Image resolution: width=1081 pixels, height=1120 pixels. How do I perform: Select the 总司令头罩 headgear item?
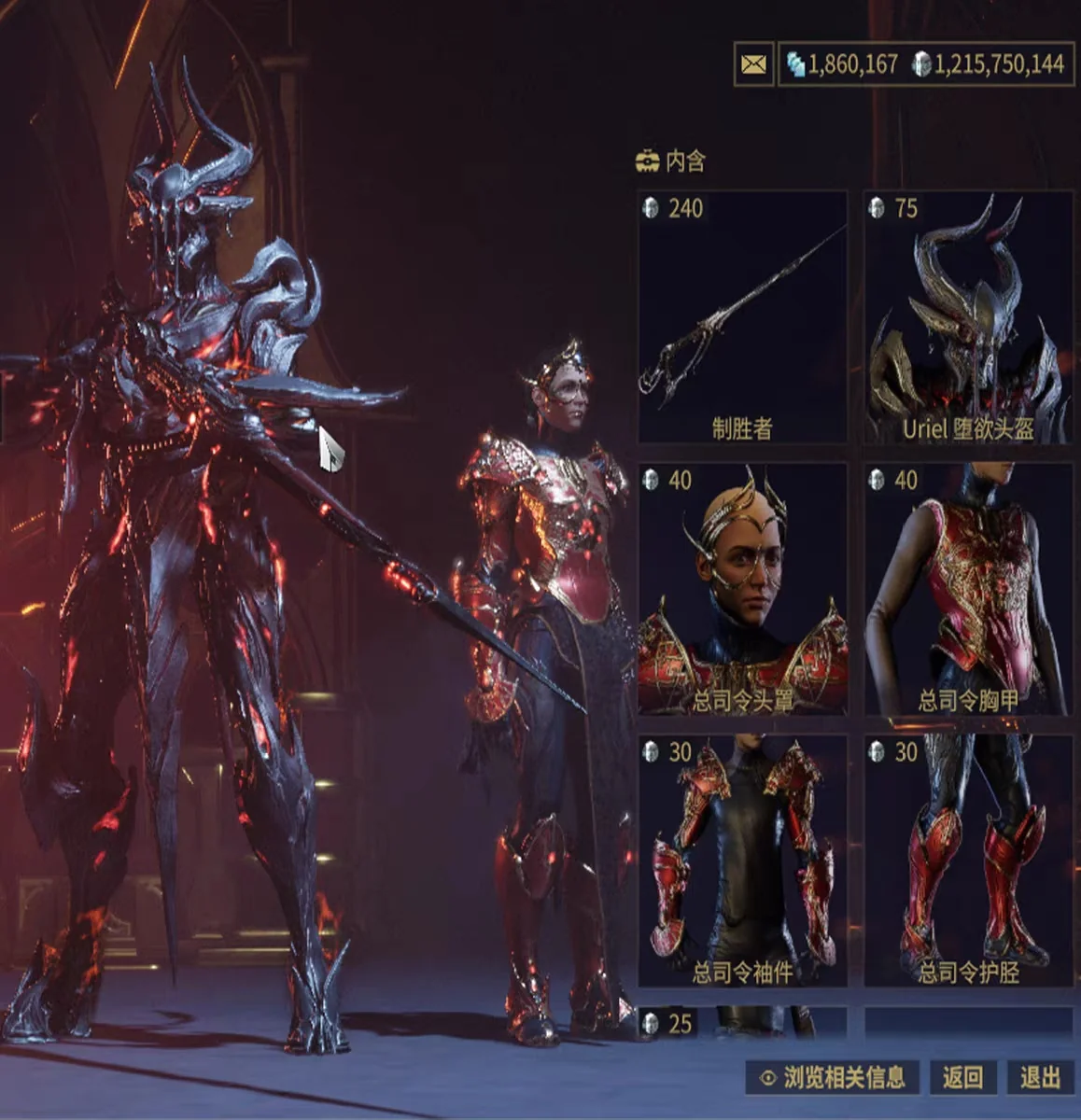point(742,590)
